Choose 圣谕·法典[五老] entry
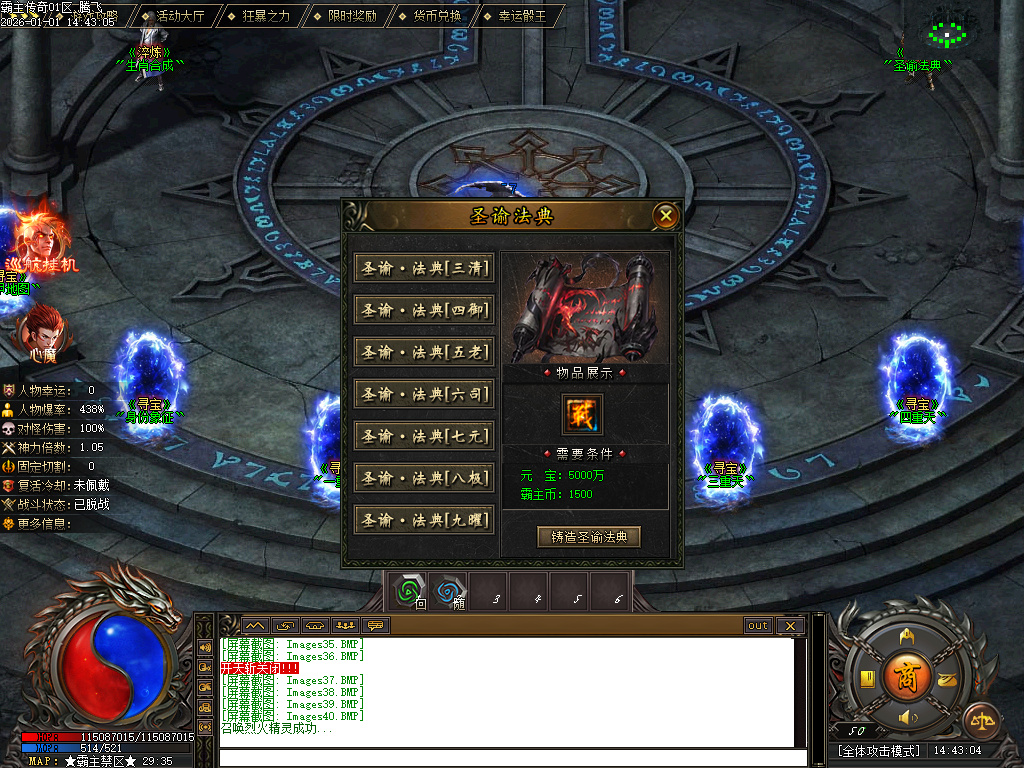 (x=424, y=352)
